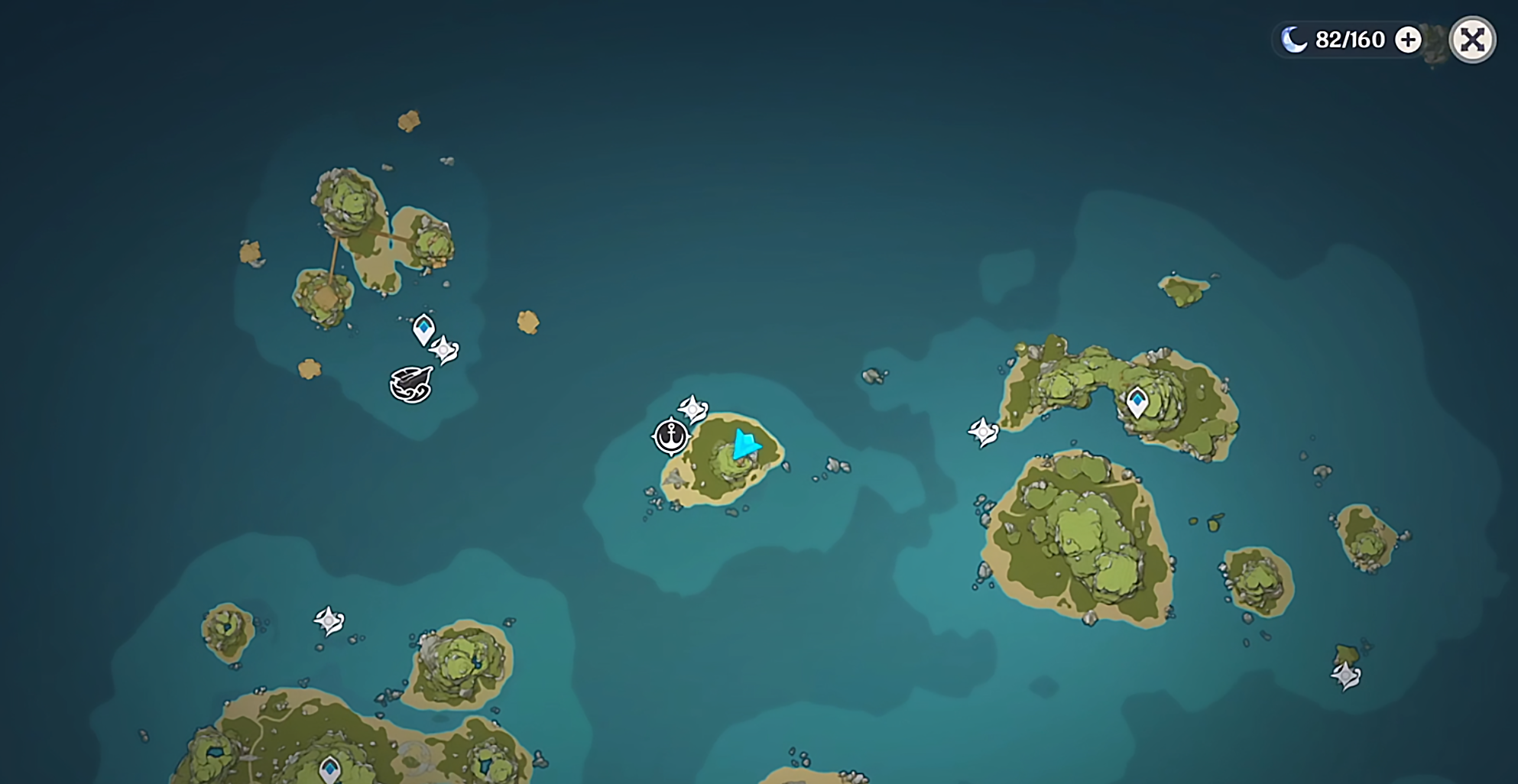Select the Waverider anchor waypoint
The width and height of the screenshot is (1518, 784).
click(x=671, y=436)
